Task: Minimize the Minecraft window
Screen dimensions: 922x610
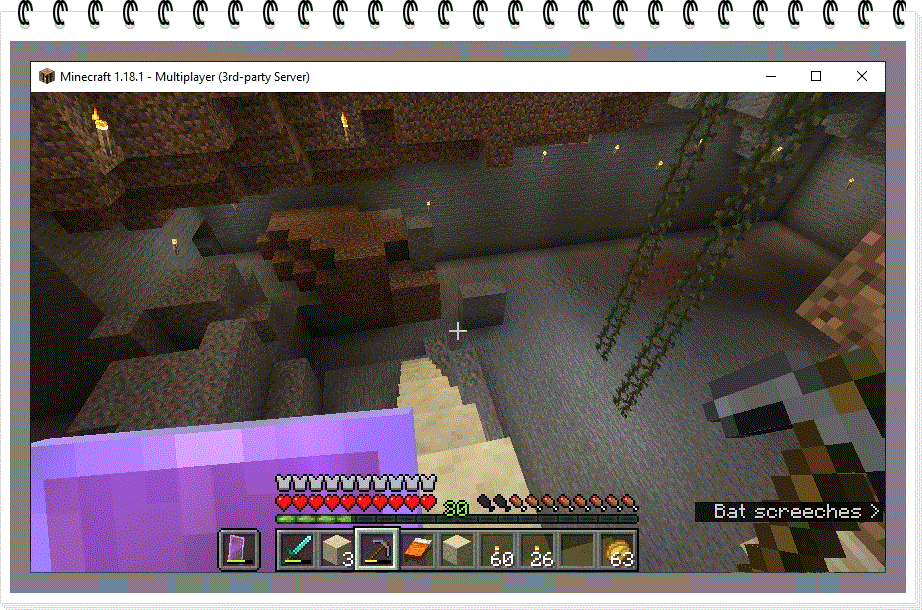Action: coord(770,76)
